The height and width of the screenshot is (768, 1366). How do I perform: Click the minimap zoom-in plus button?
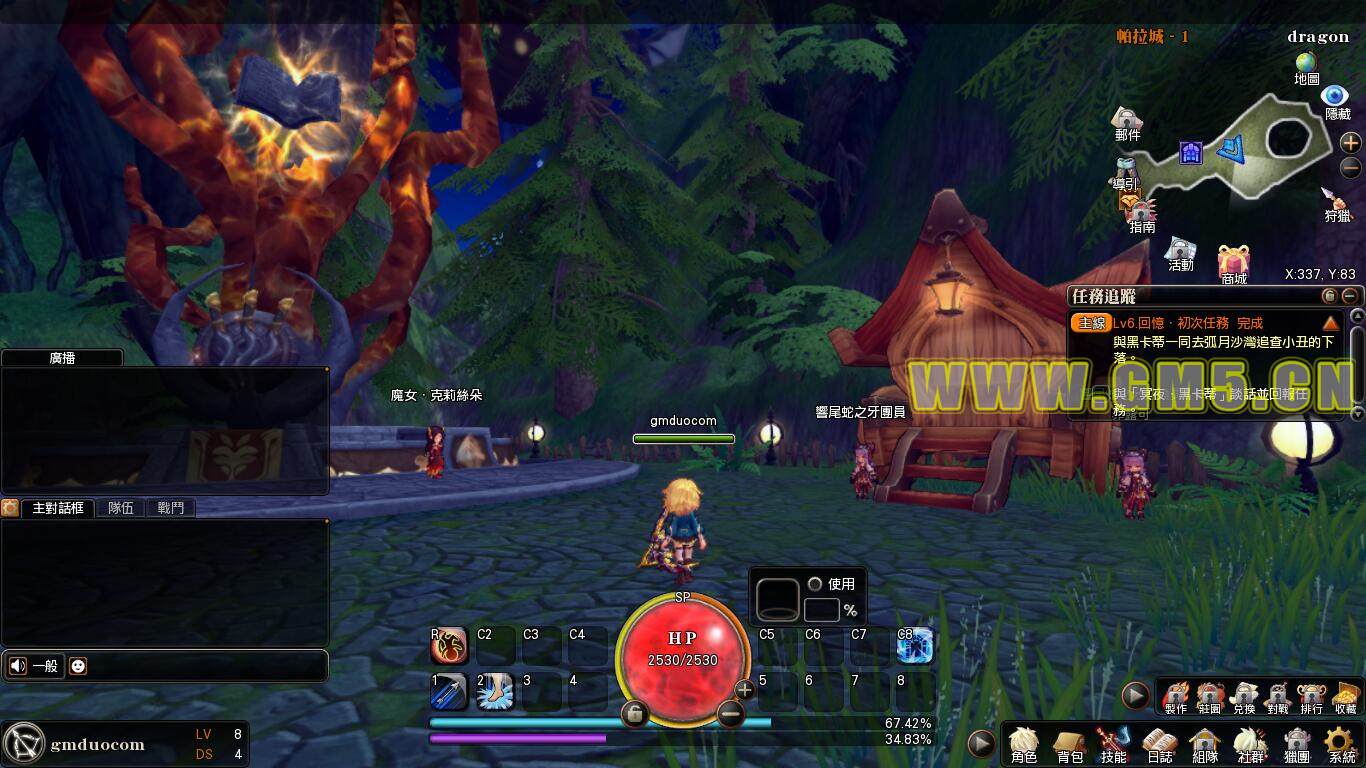click(x=1350, y=143)
